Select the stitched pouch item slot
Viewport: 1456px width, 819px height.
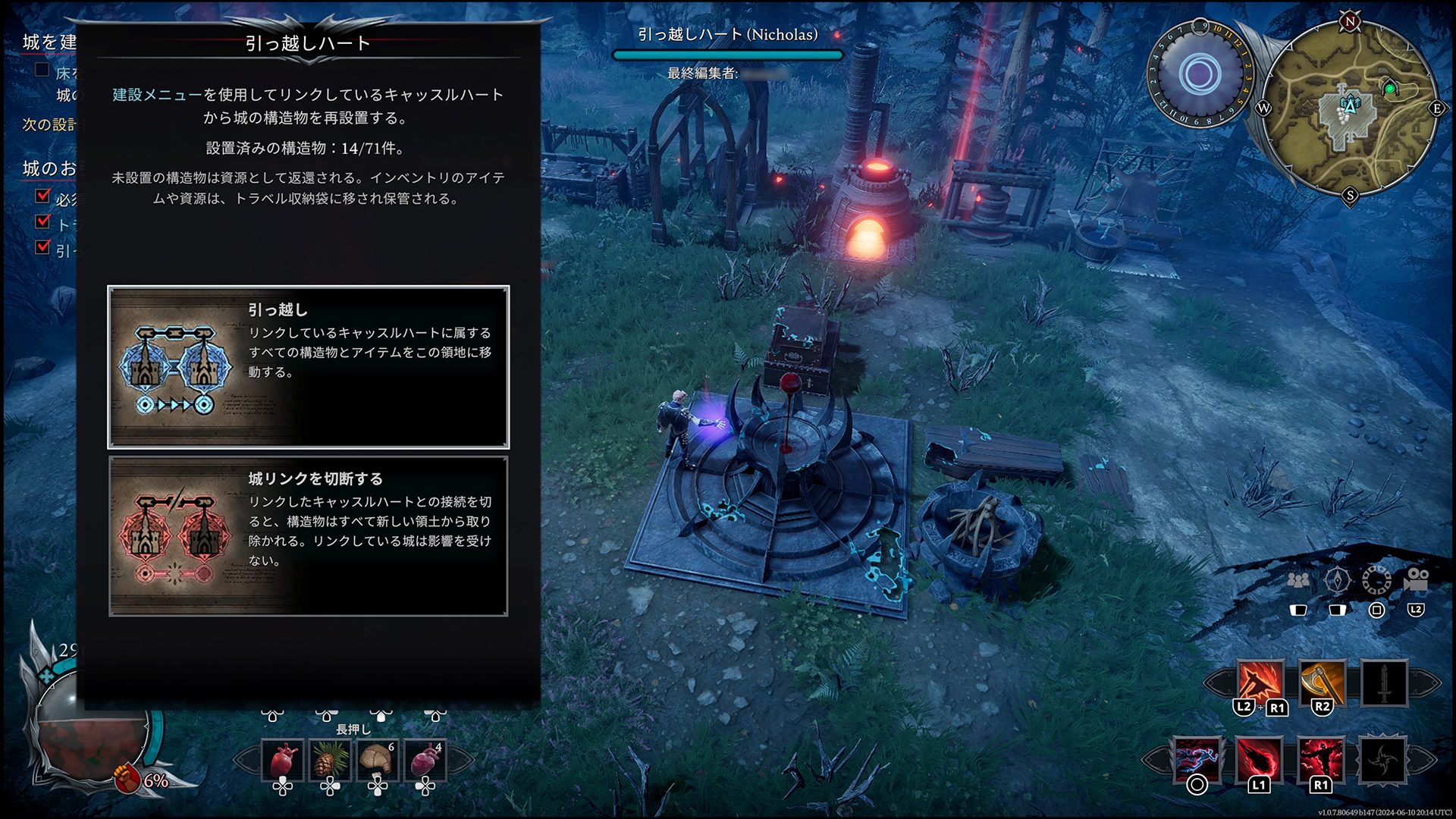[x=378, y=760]
